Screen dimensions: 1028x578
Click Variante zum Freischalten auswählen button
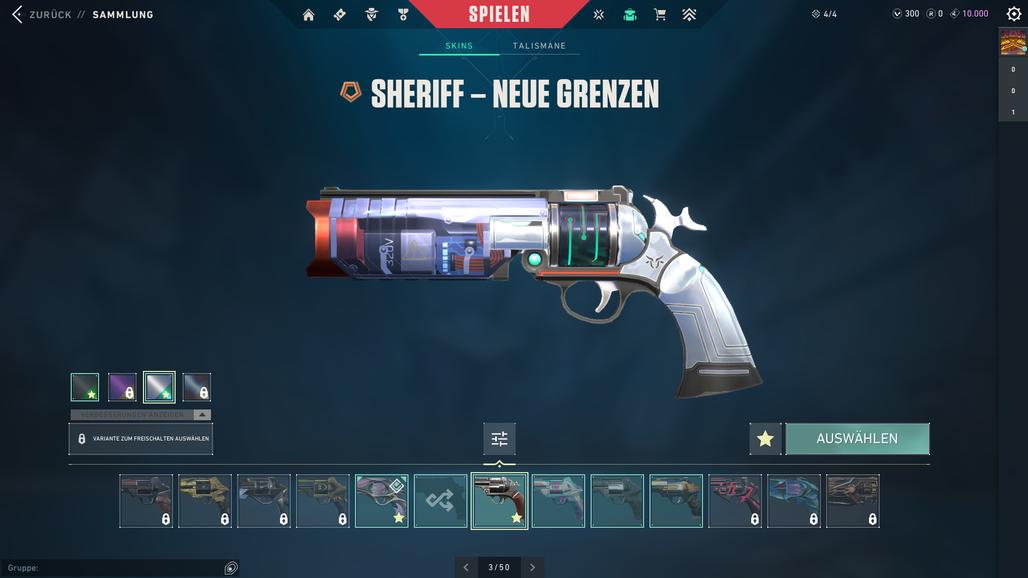click(141, 439)
